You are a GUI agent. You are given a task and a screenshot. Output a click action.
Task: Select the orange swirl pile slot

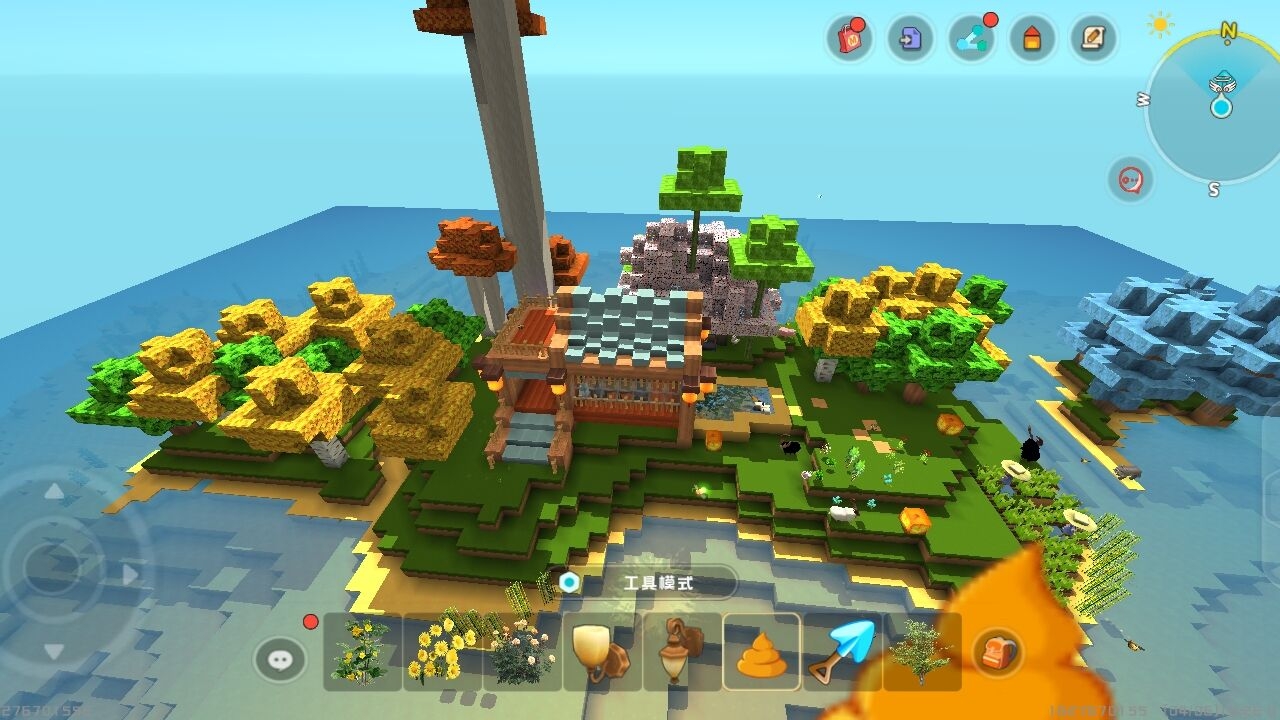pyautogui.click(x=762, y=652)
